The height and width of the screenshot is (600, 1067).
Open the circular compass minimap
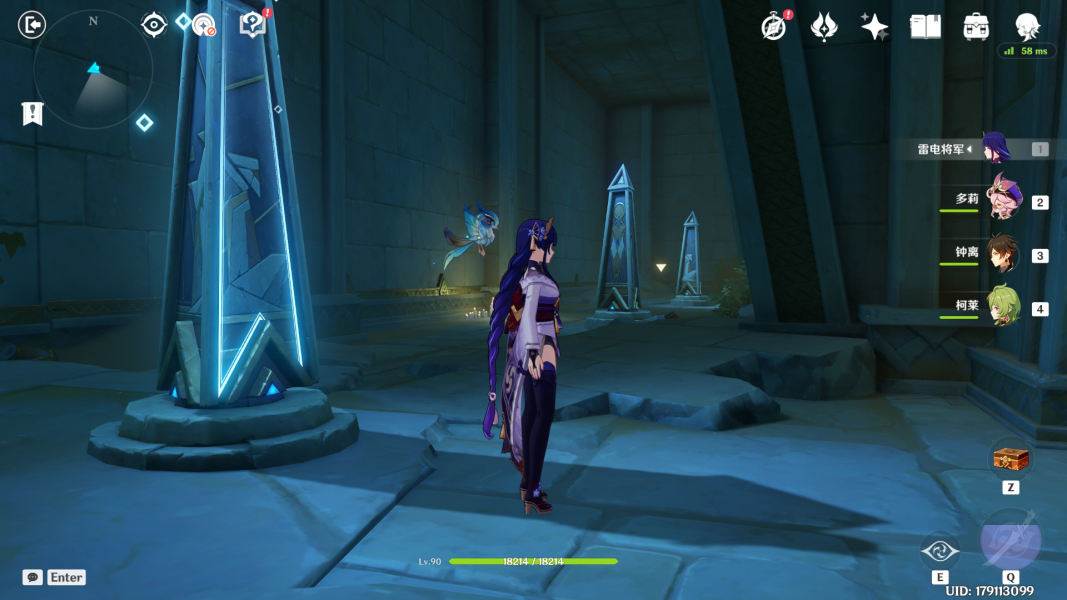click(93, 70)
